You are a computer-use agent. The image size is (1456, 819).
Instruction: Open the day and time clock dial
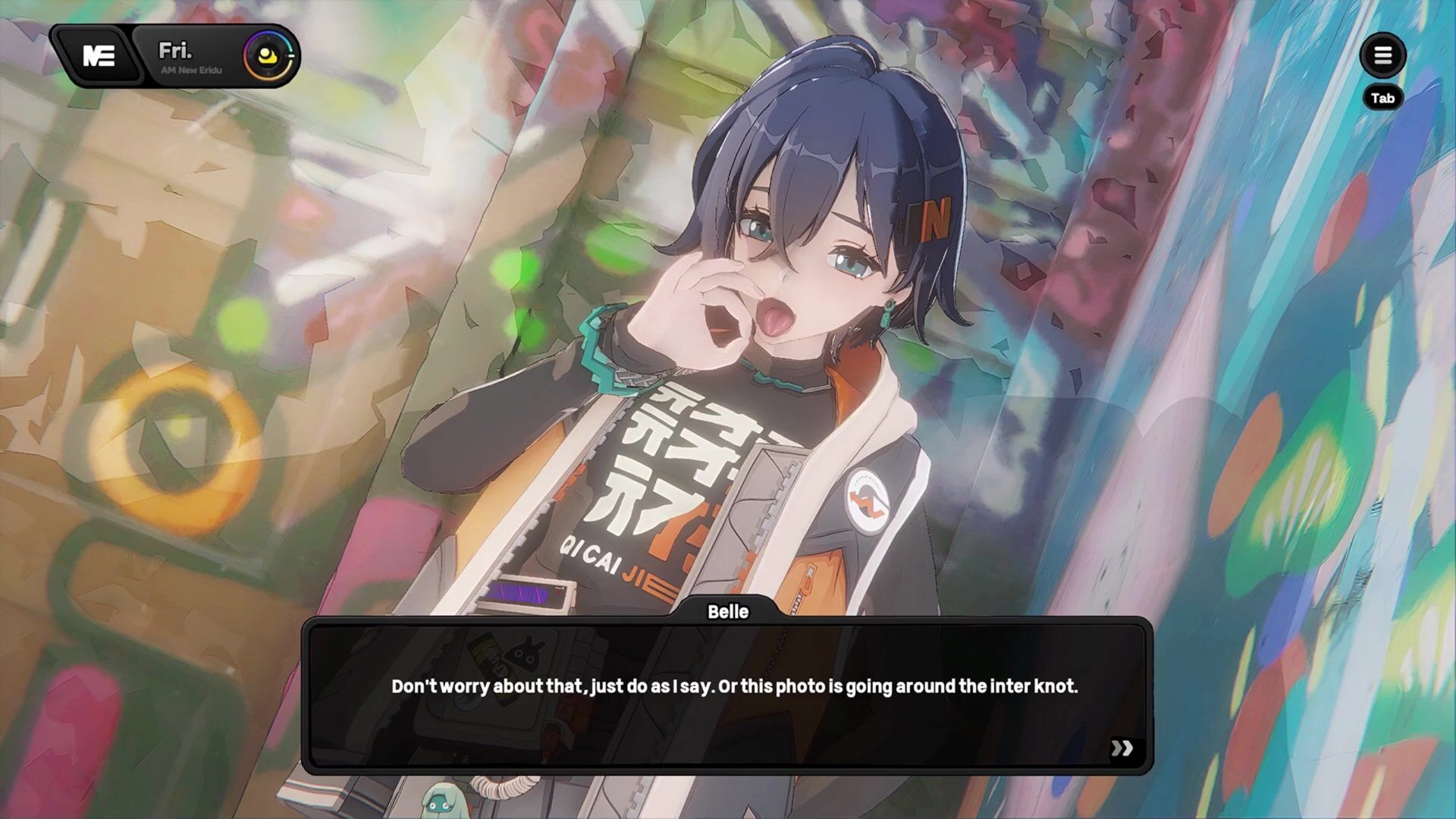tap(268, 55)
